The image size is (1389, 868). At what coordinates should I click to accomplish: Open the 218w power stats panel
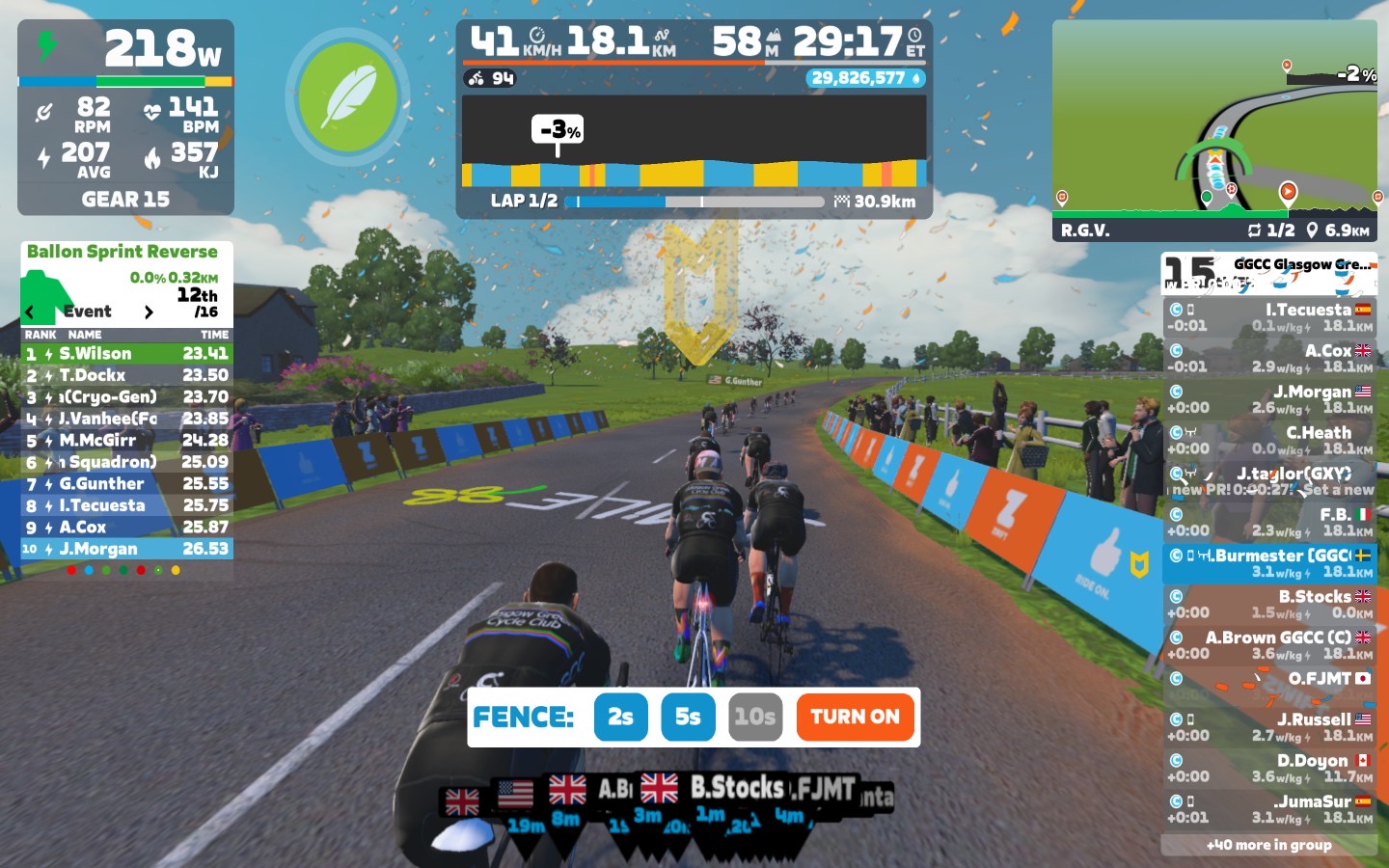pyautogui.click(x=125, y=116)
